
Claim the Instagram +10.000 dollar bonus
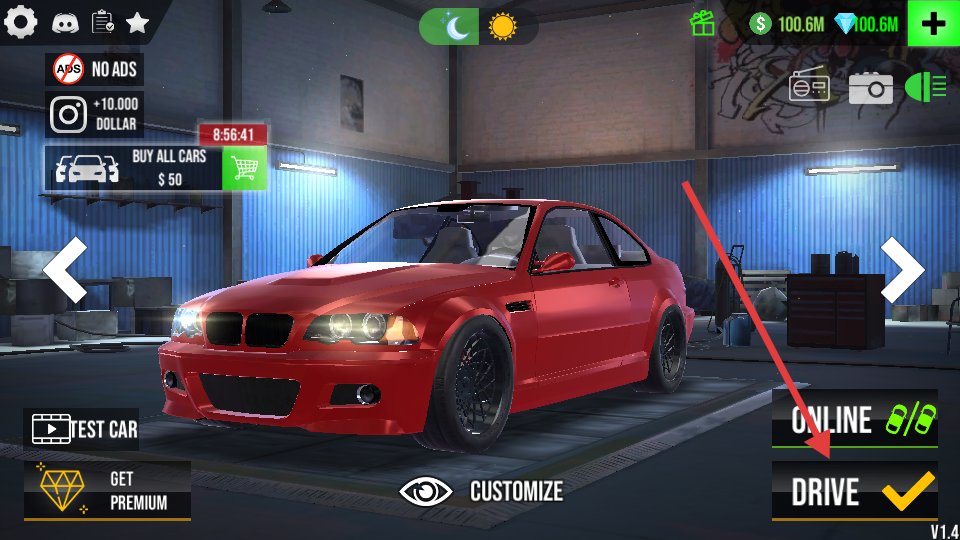(x=95, y=114)
